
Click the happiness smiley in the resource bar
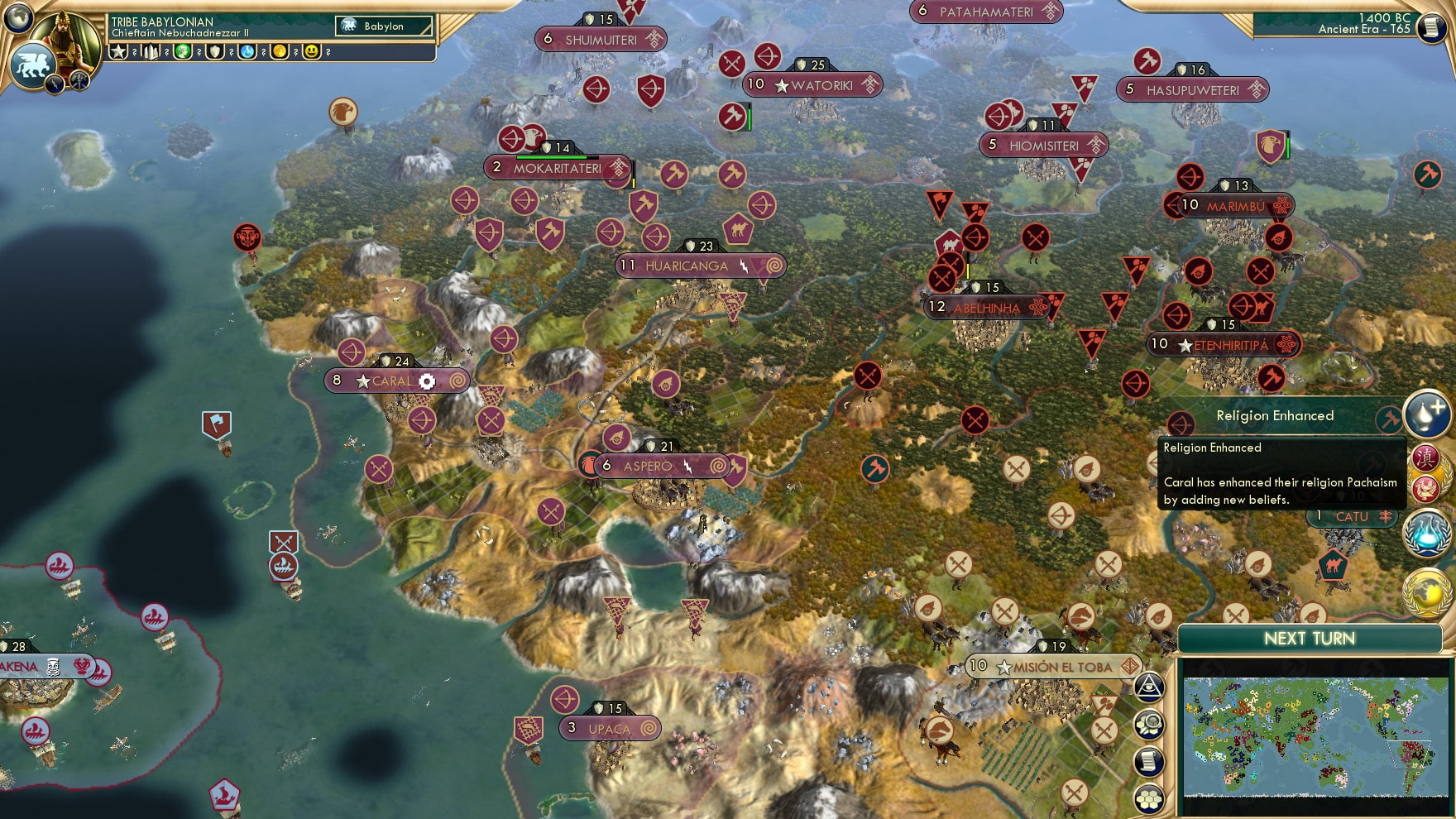(312, 52)
